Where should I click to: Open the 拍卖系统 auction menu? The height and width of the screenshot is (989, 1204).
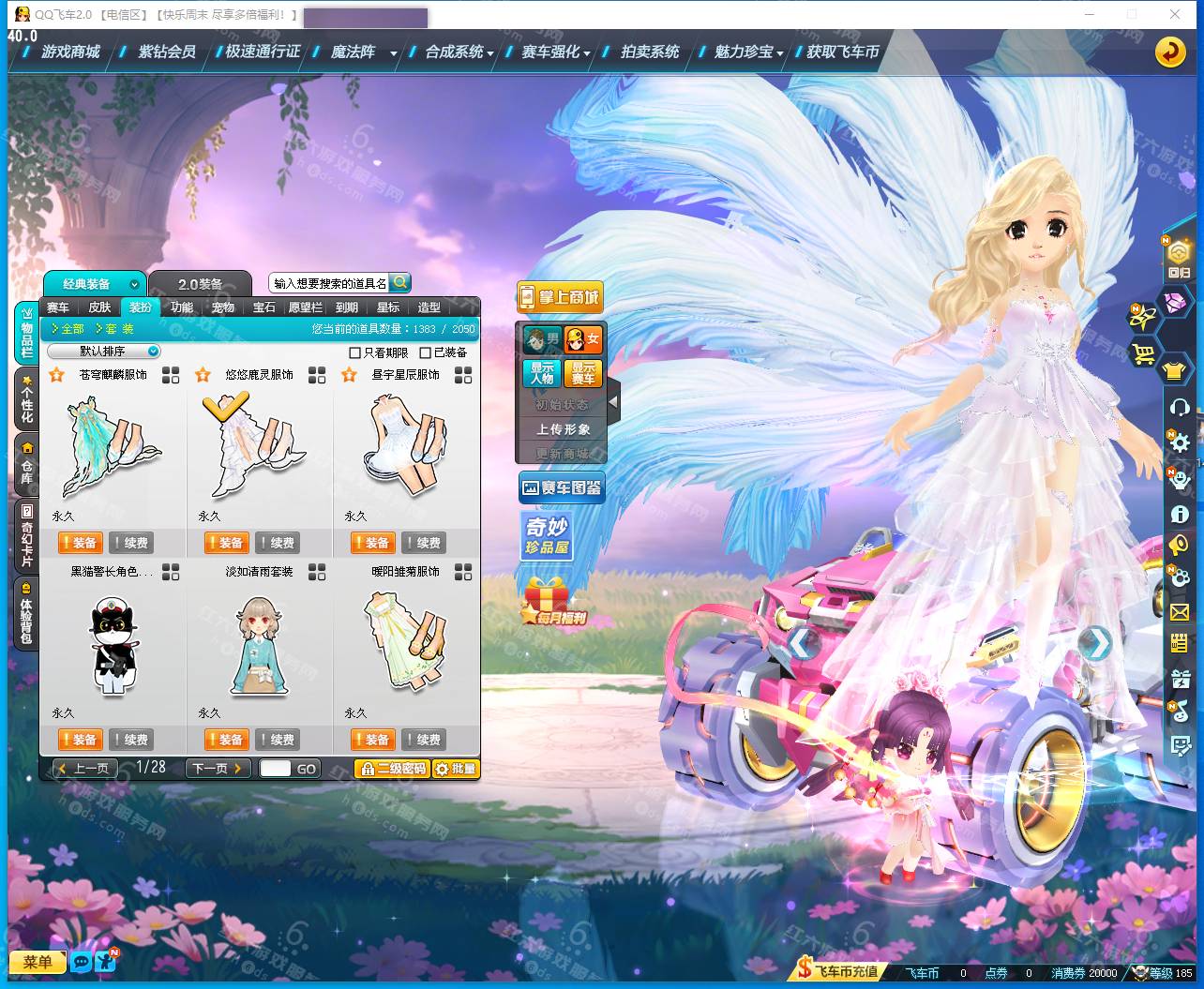pos(649,52)
